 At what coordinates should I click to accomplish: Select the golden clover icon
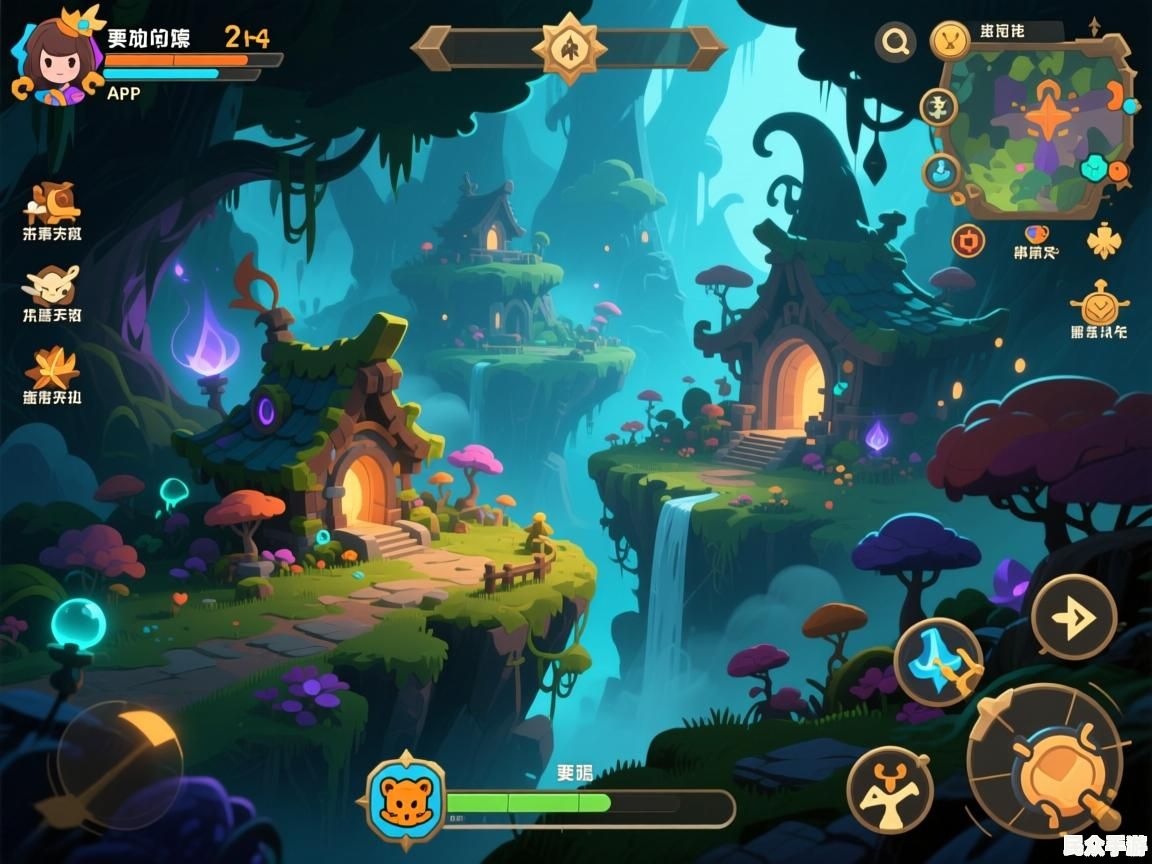pyautogui.click(x=1103, y=240)
